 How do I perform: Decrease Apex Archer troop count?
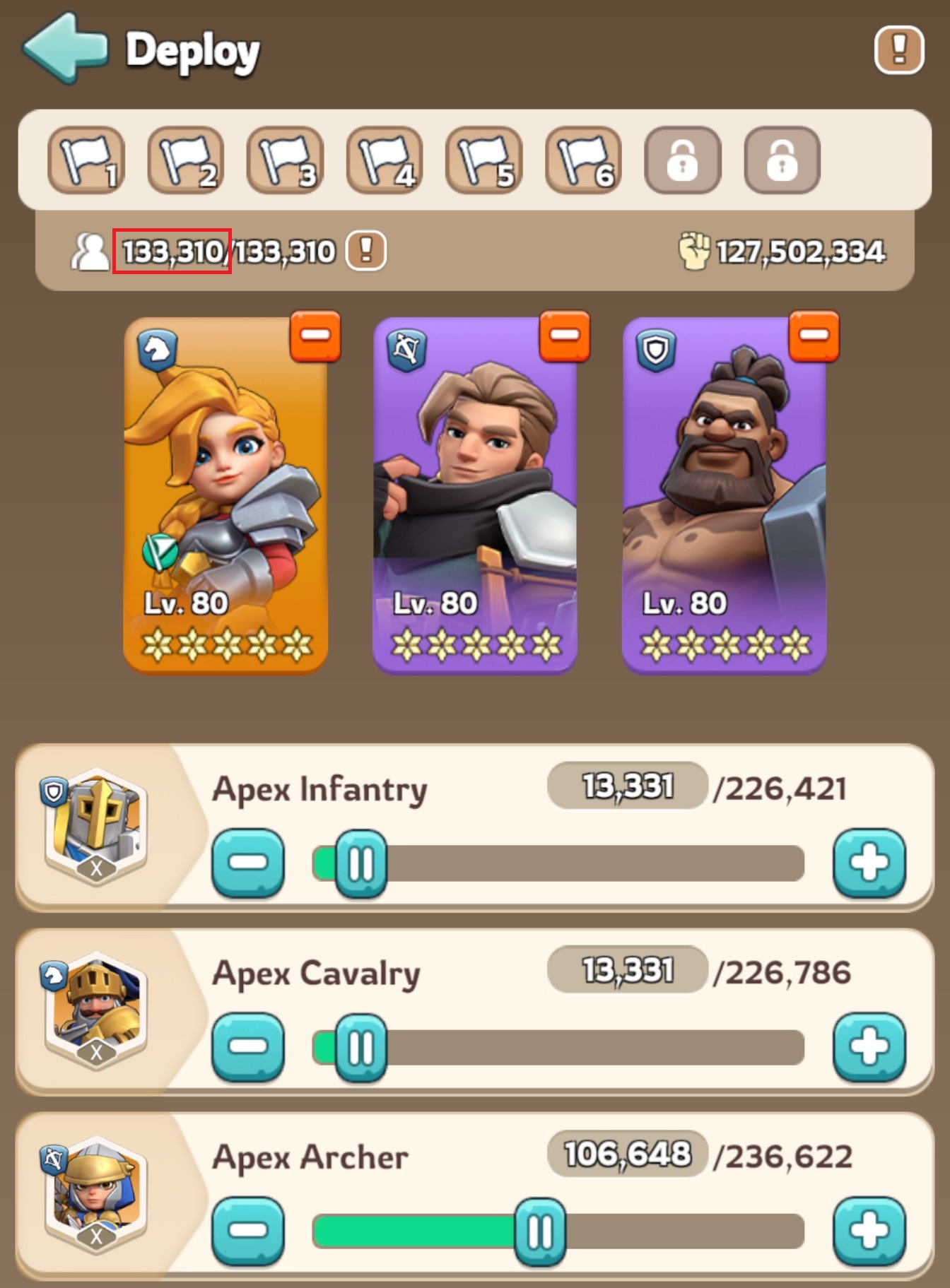(248, 1231)
